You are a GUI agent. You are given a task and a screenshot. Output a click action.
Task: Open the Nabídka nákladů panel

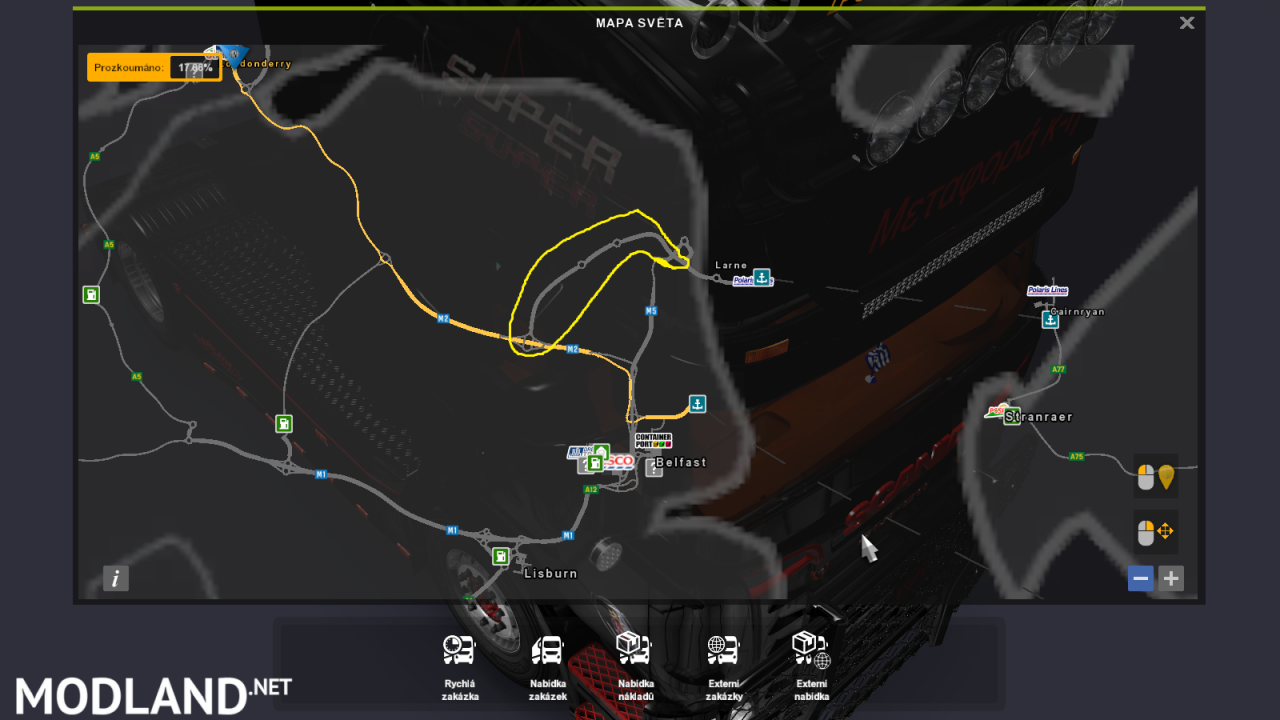[x=634, y=649]
